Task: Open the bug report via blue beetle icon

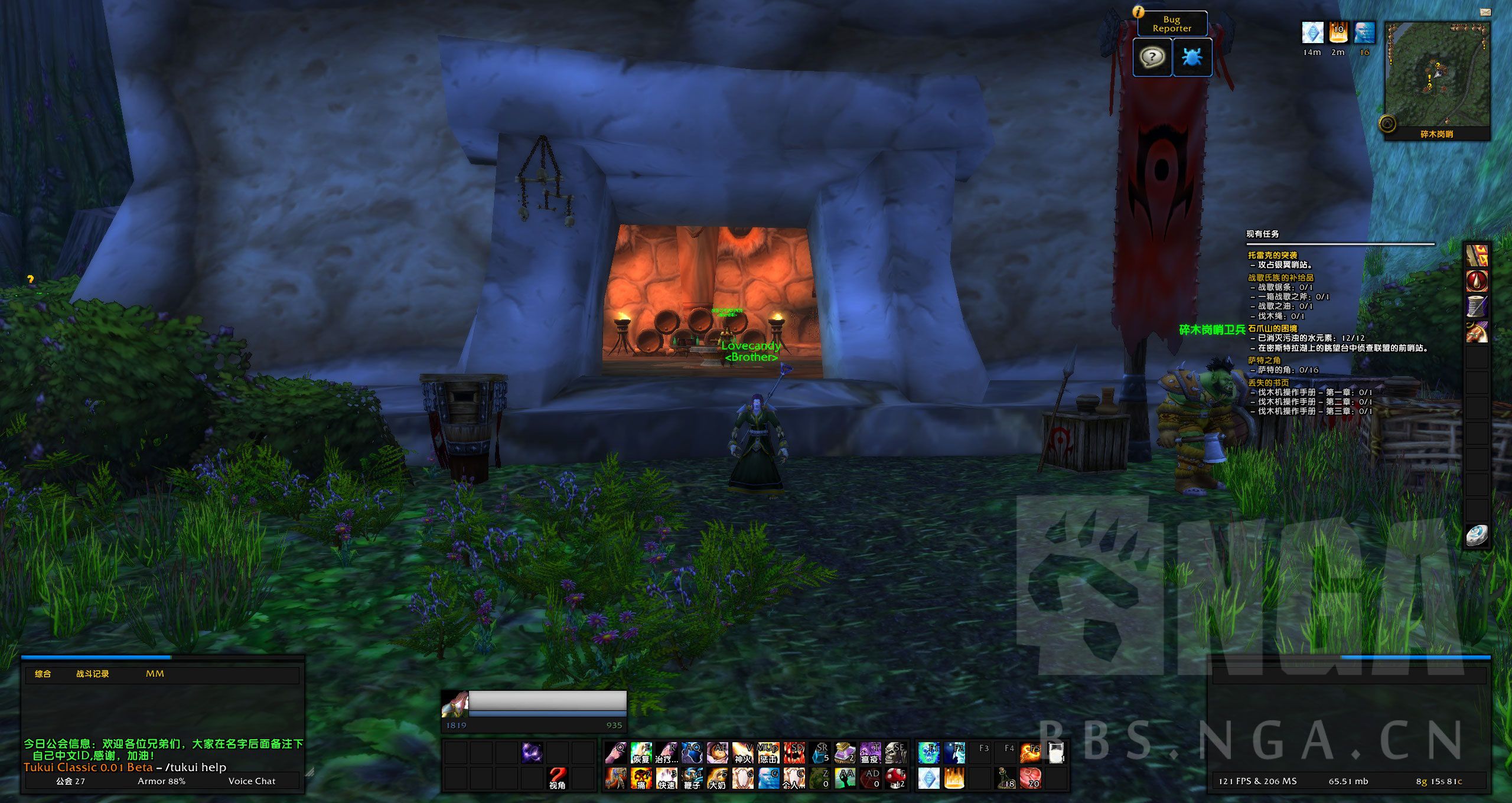Action: click(1192, 57)
